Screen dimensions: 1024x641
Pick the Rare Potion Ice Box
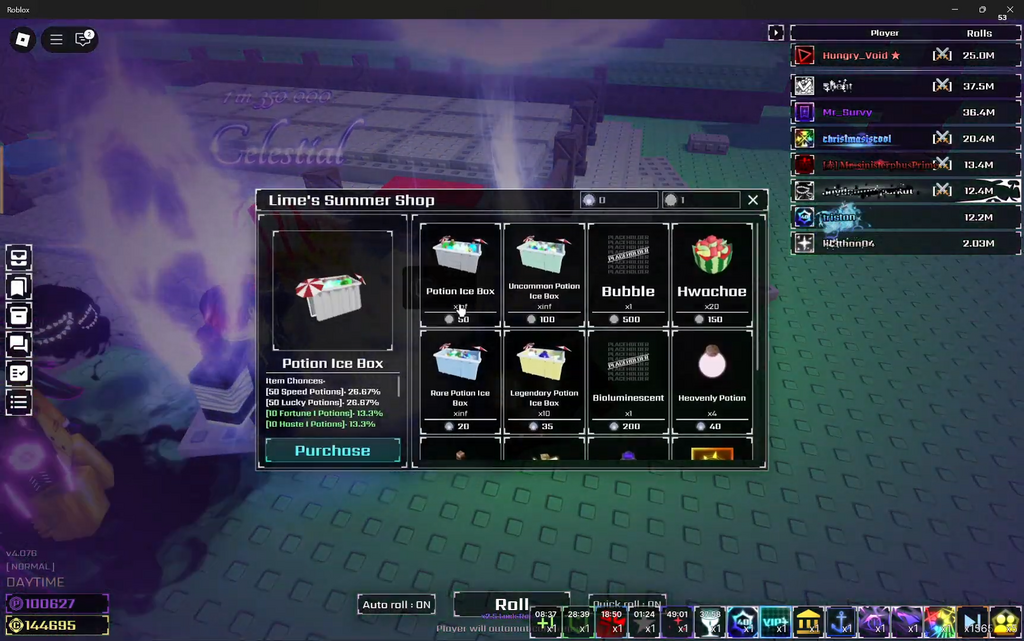click(x=460, y=381)
